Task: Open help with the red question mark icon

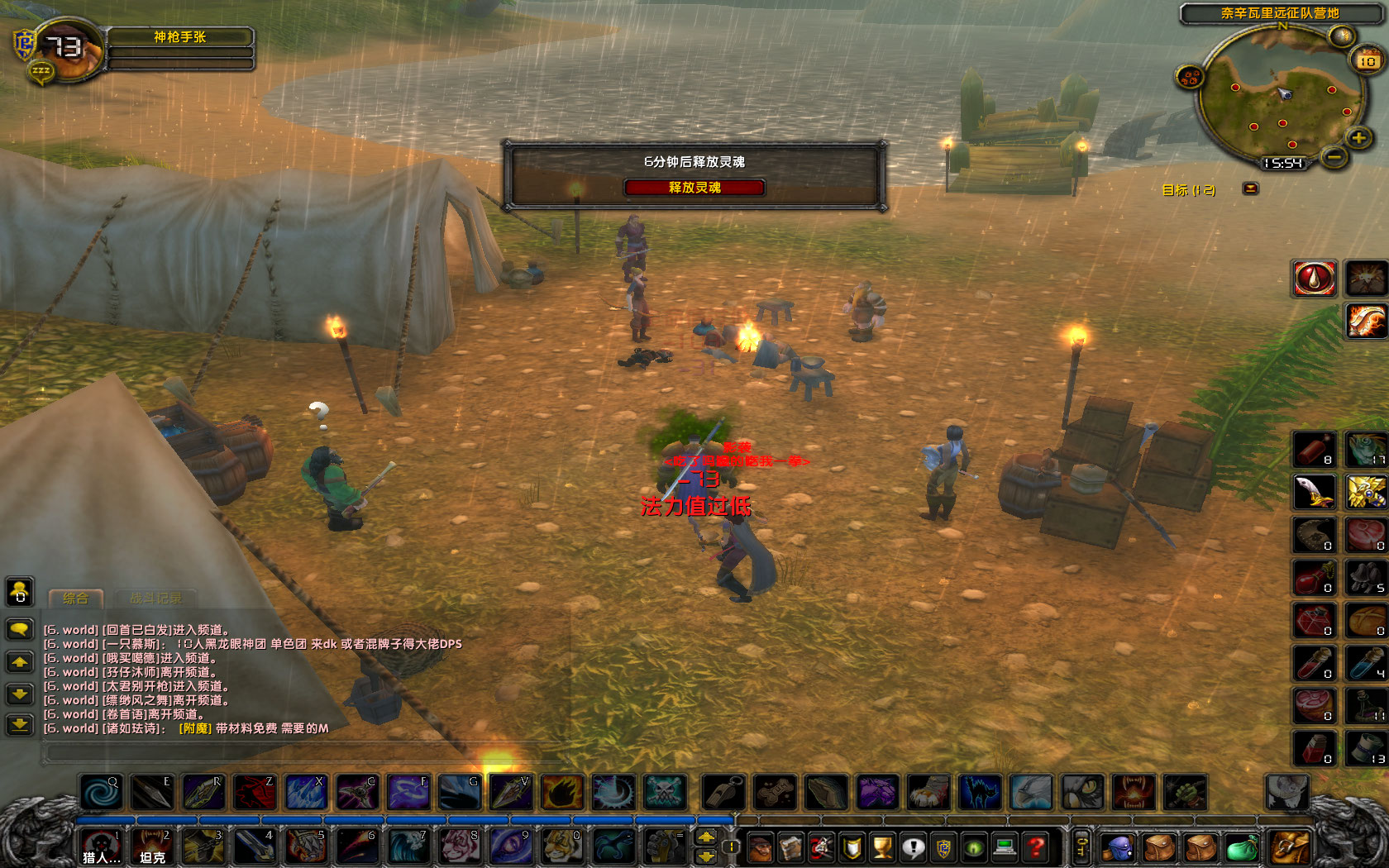Action: coord(1033,847)
